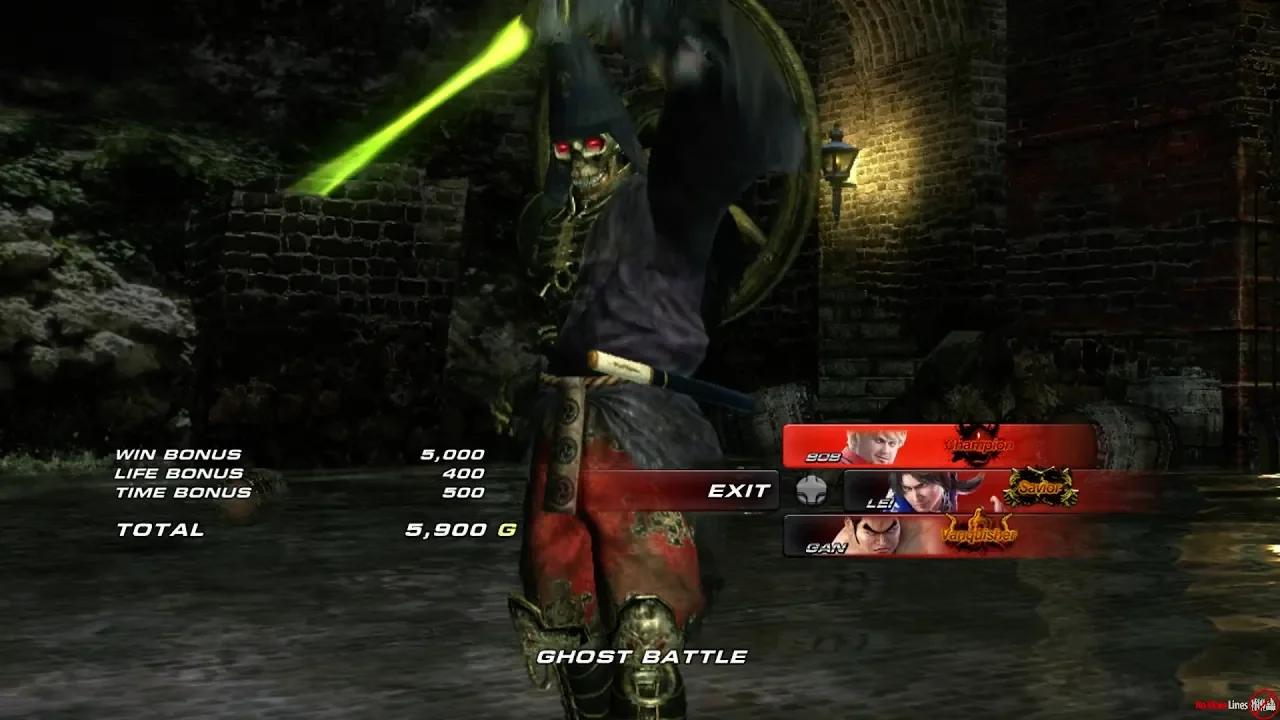1280x720 pixels.
Task: Click the WIN BONUS label
Action: click(x=176, y=452)
